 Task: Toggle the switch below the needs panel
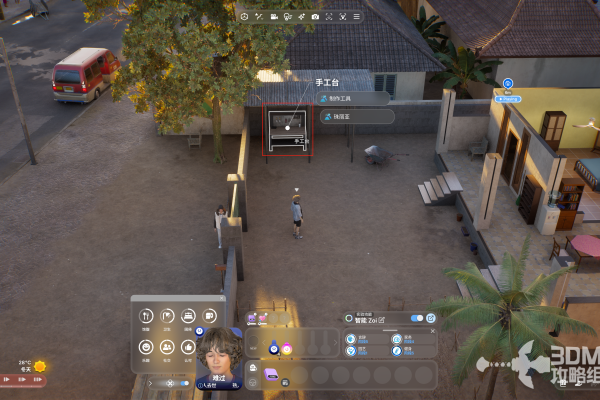(182, 383)
